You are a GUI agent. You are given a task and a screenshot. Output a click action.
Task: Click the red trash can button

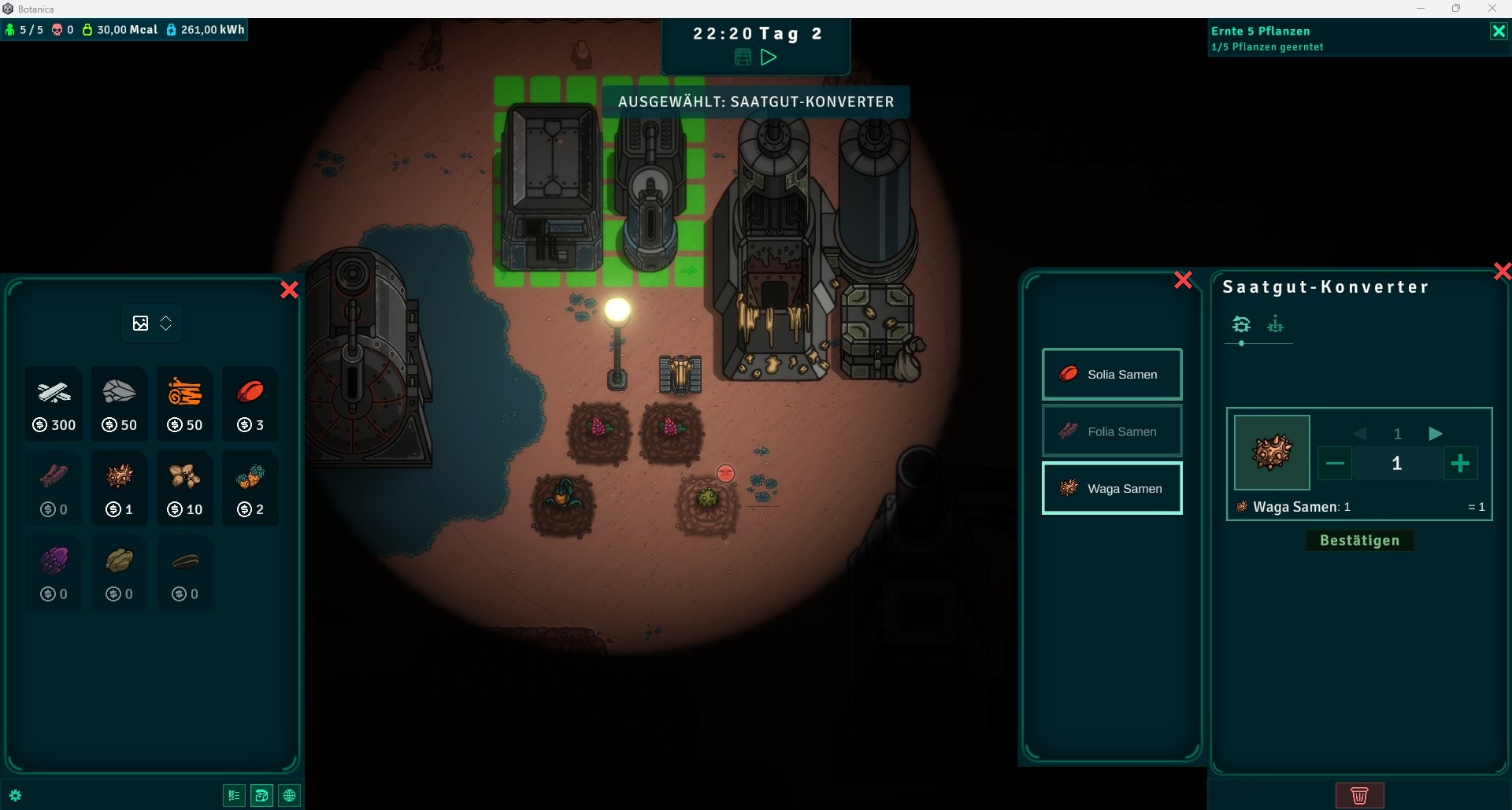1359,795
